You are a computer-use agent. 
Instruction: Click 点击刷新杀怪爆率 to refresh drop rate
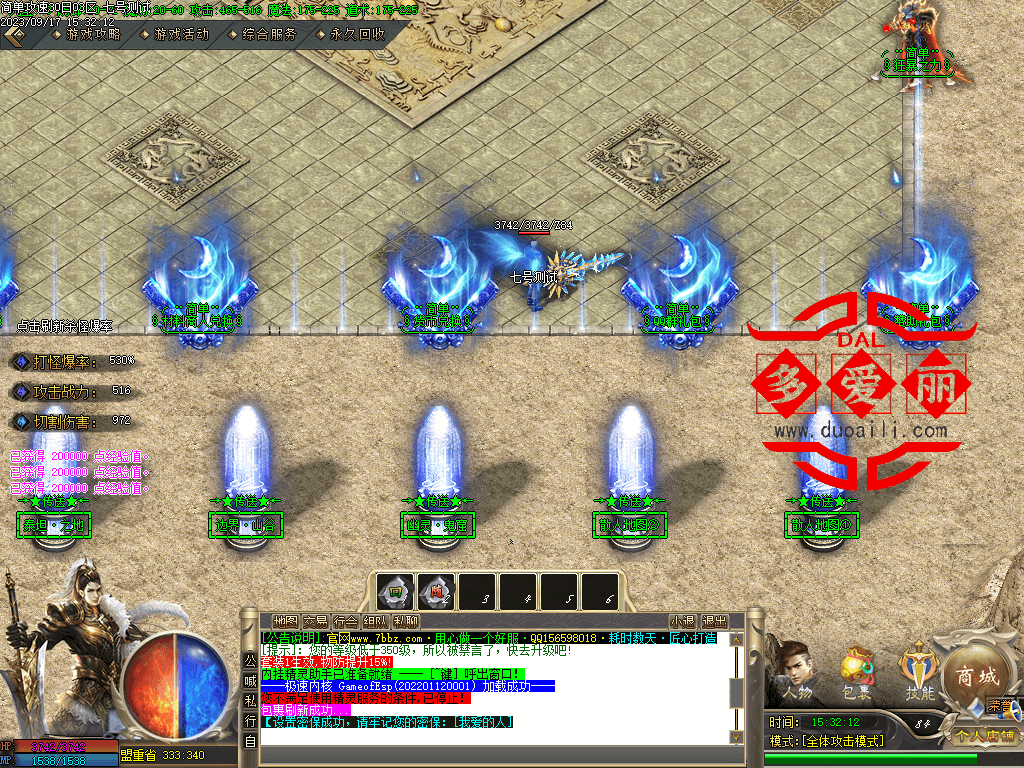[x=65, y=326]
